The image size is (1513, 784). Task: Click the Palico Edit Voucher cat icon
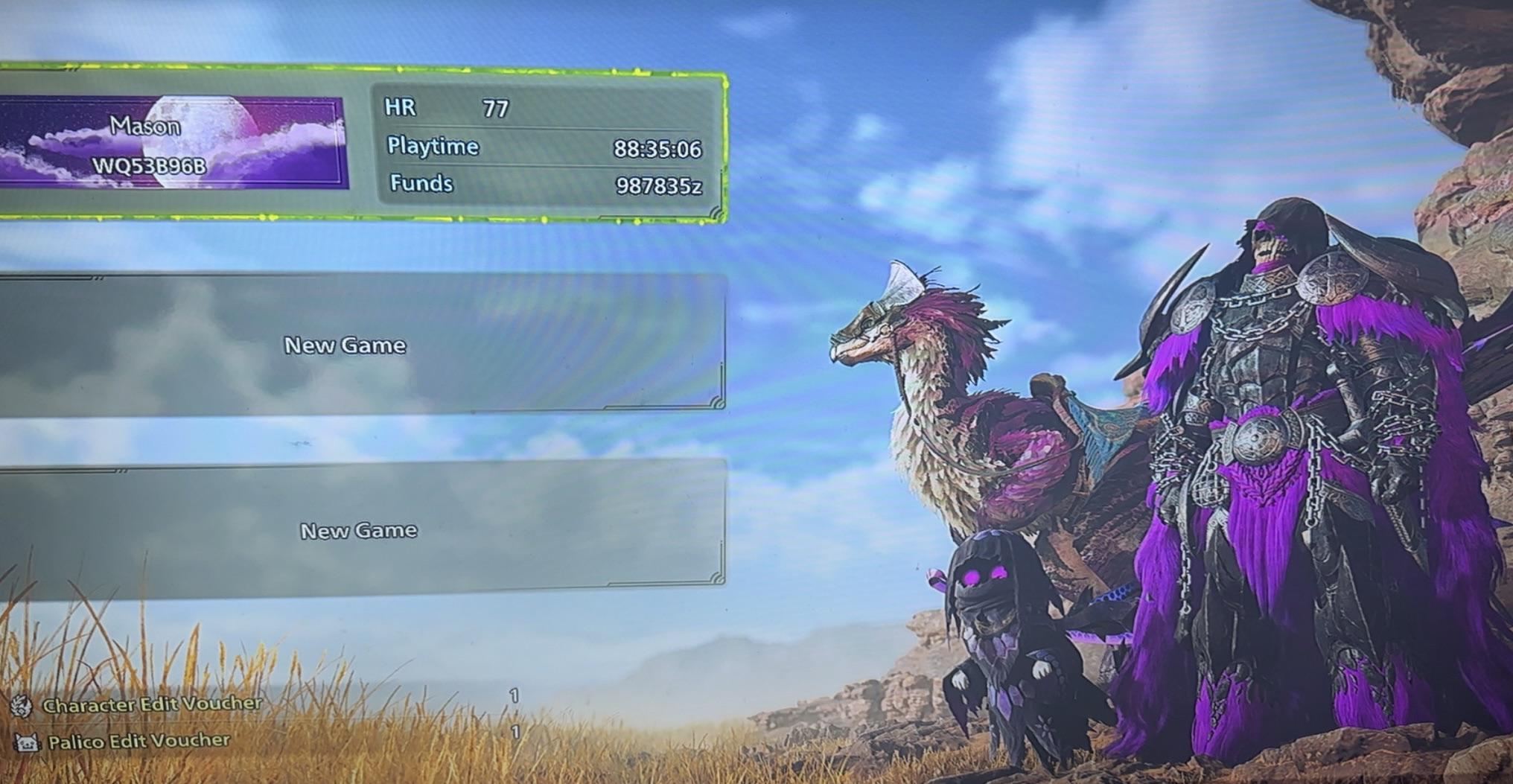click(x=27, y=742)
